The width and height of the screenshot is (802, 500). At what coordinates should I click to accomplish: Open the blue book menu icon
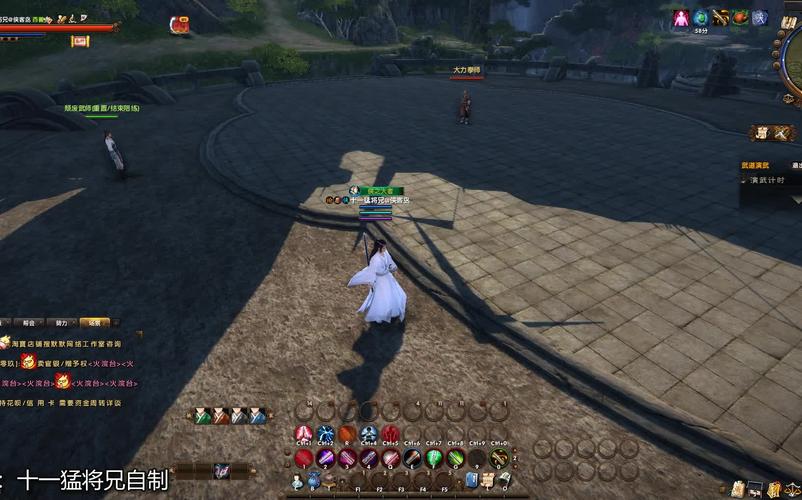(x=471, y=480)
